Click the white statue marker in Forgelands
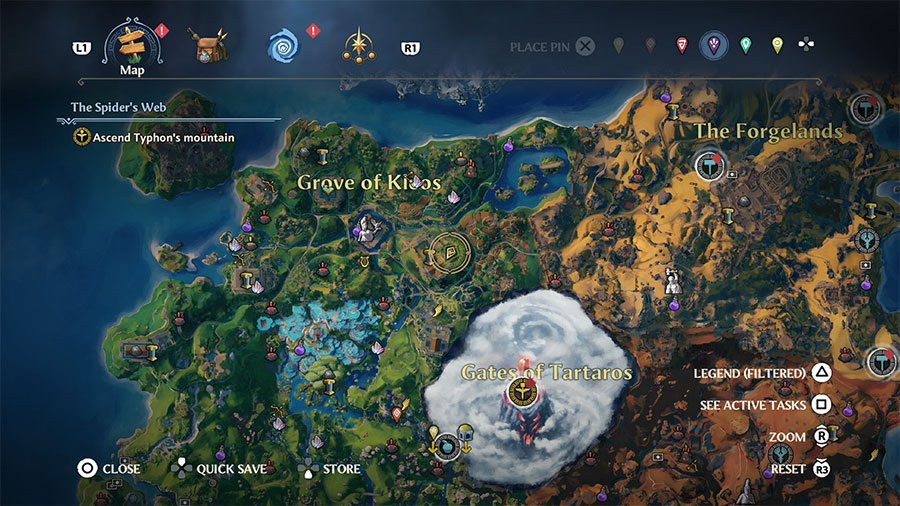The height and width of the screenshot is (506, 900). [x=674, y=280]
